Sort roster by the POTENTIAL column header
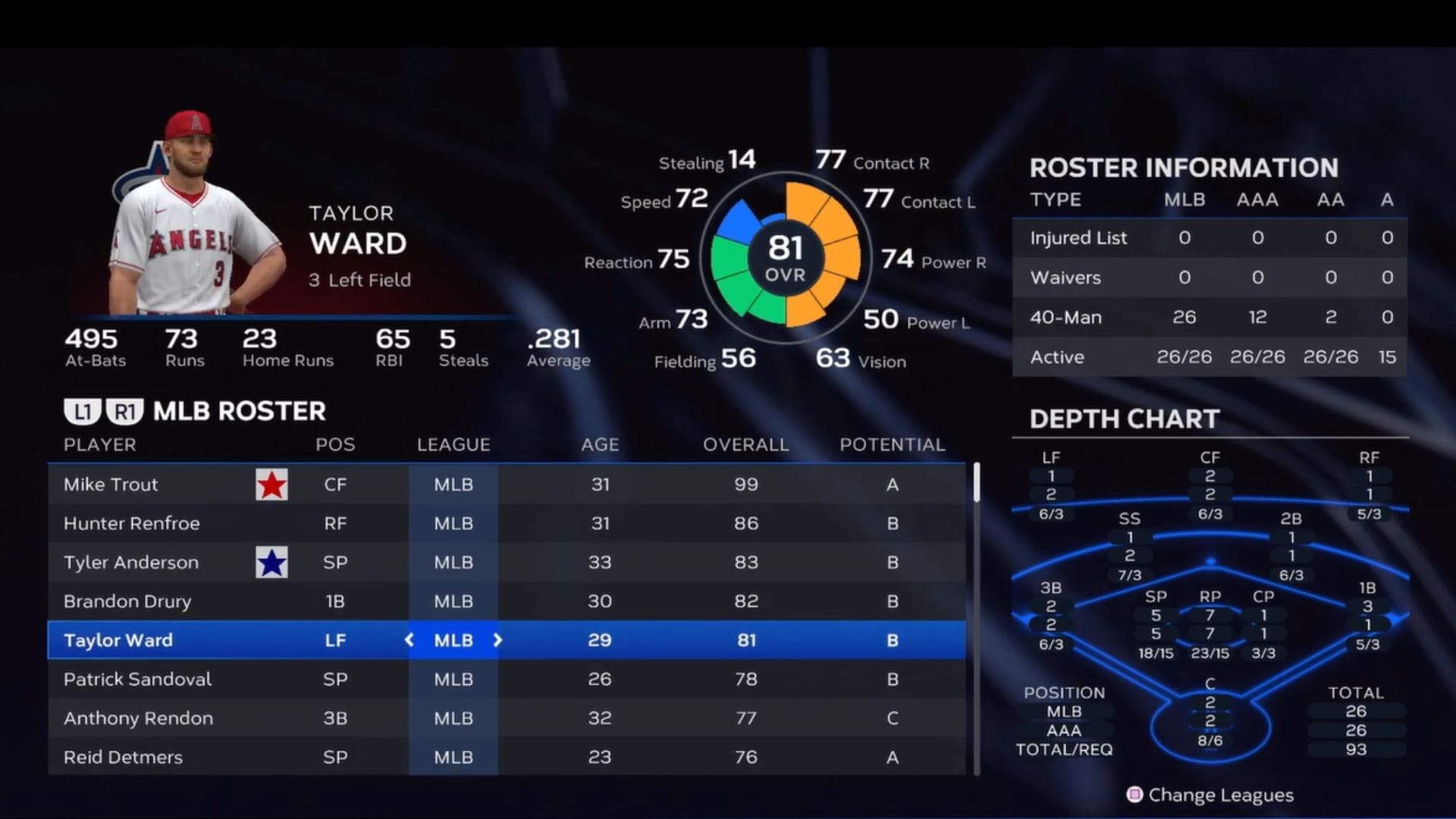This screenshot has width=1456, height=819. (x=893, y=445)
